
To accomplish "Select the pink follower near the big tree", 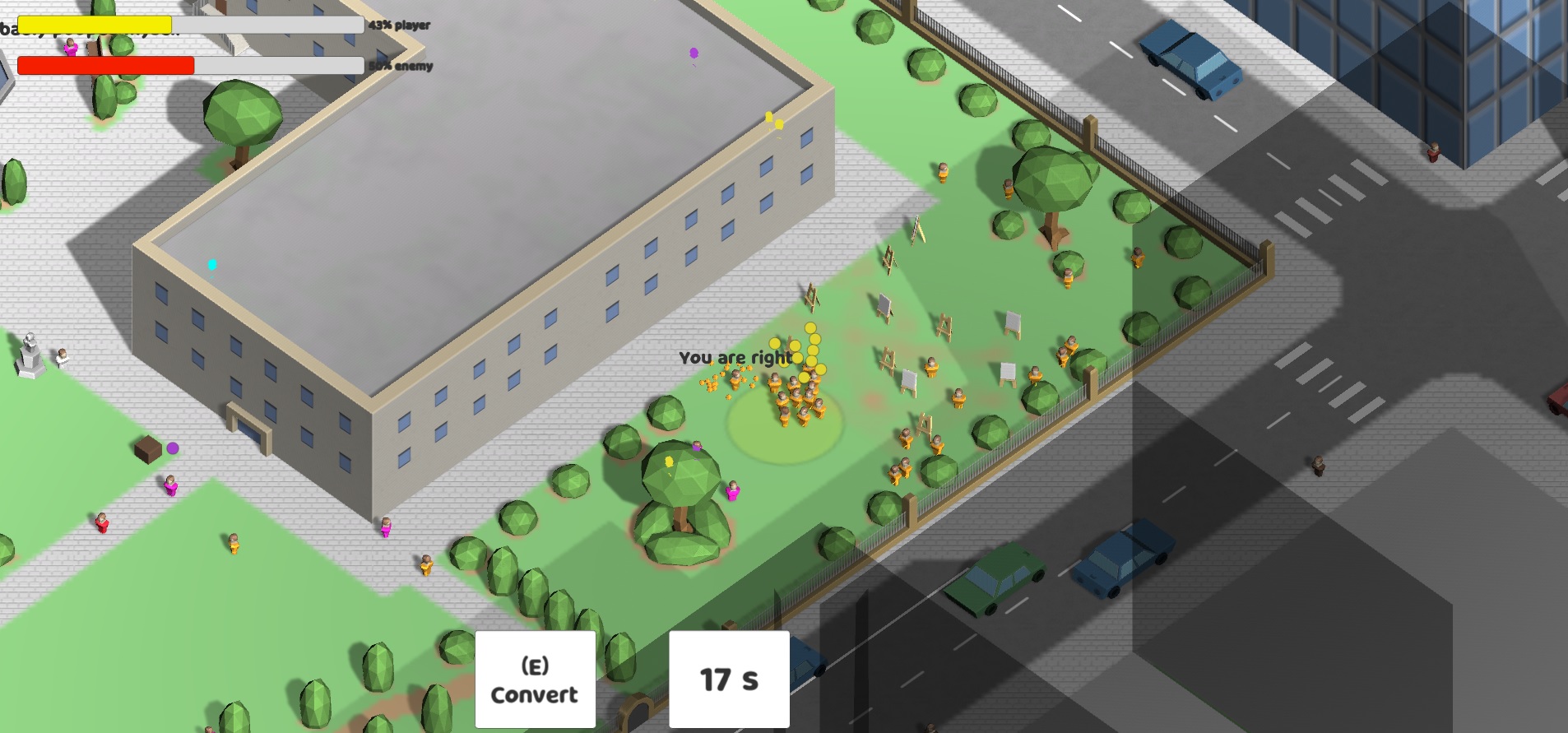I will 735,489.
